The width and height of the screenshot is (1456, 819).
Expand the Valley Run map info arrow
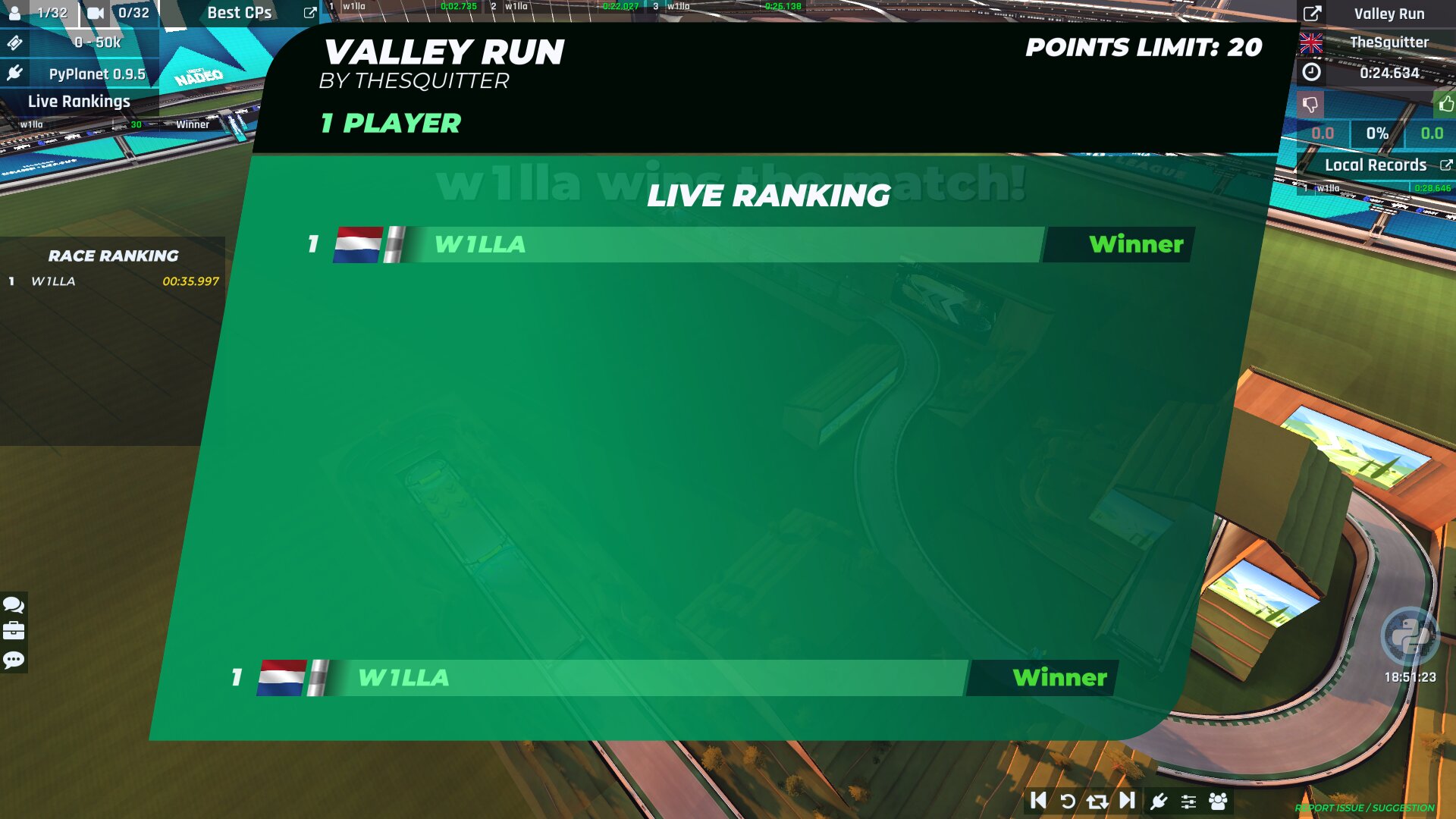tap(1311, 13)
